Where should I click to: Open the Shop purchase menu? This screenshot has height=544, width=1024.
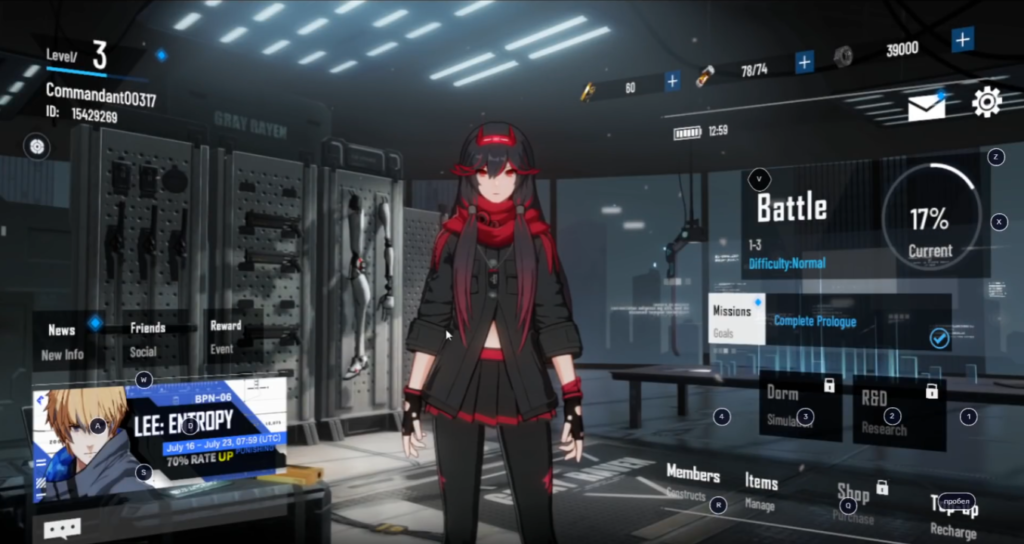853,501
